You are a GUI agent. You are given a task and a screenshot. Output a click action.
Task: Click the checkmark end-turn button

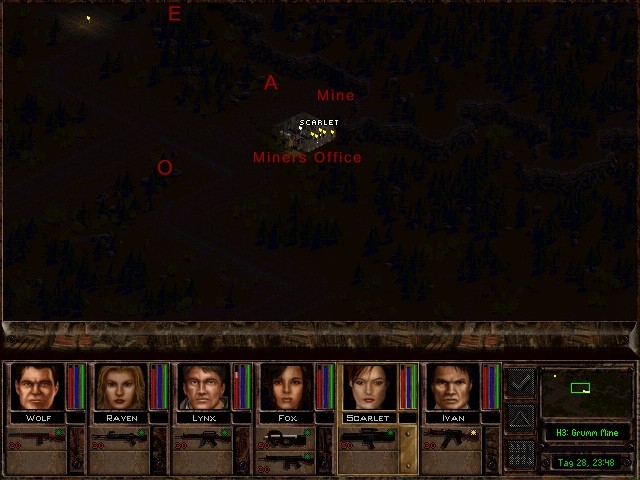click(x=520, y=381)
